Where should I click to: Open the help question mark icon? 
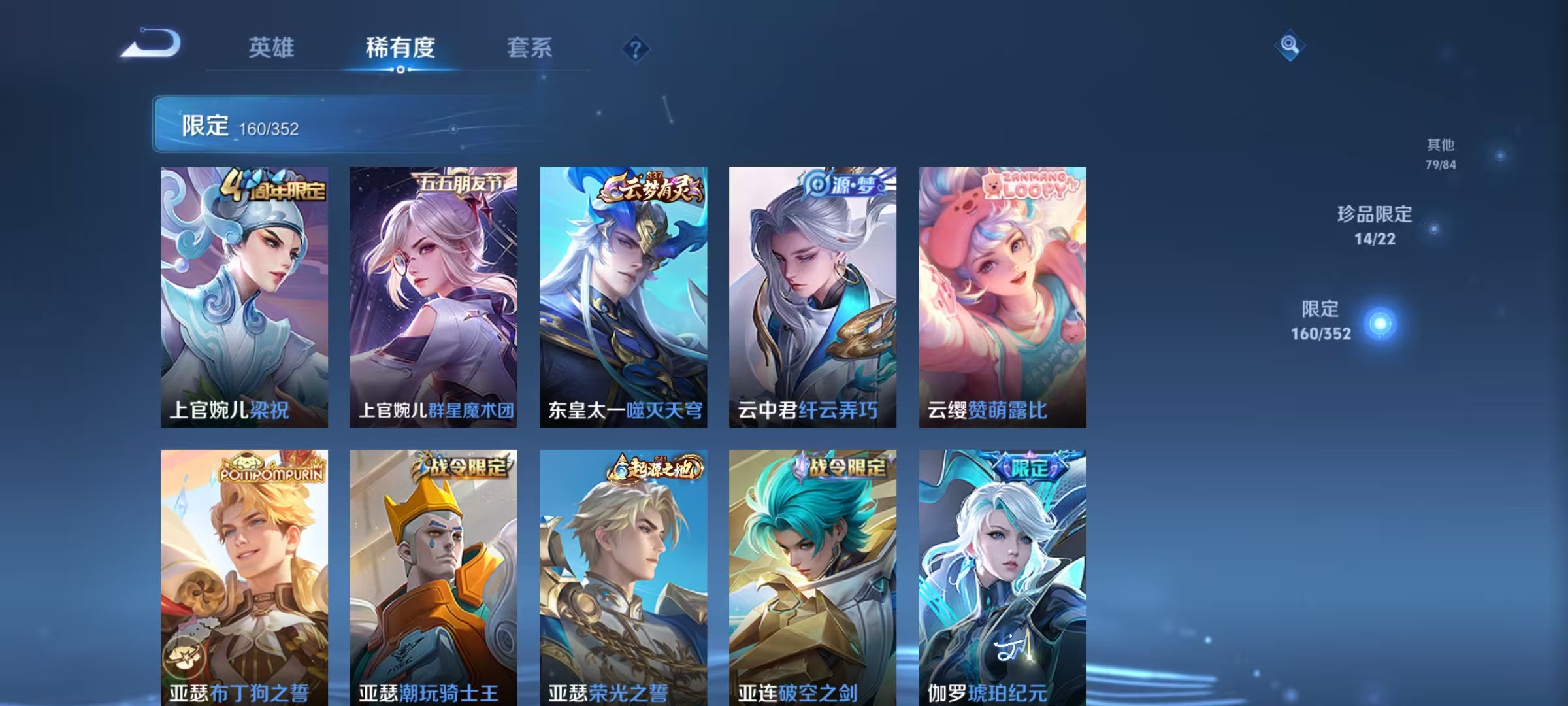635,48
